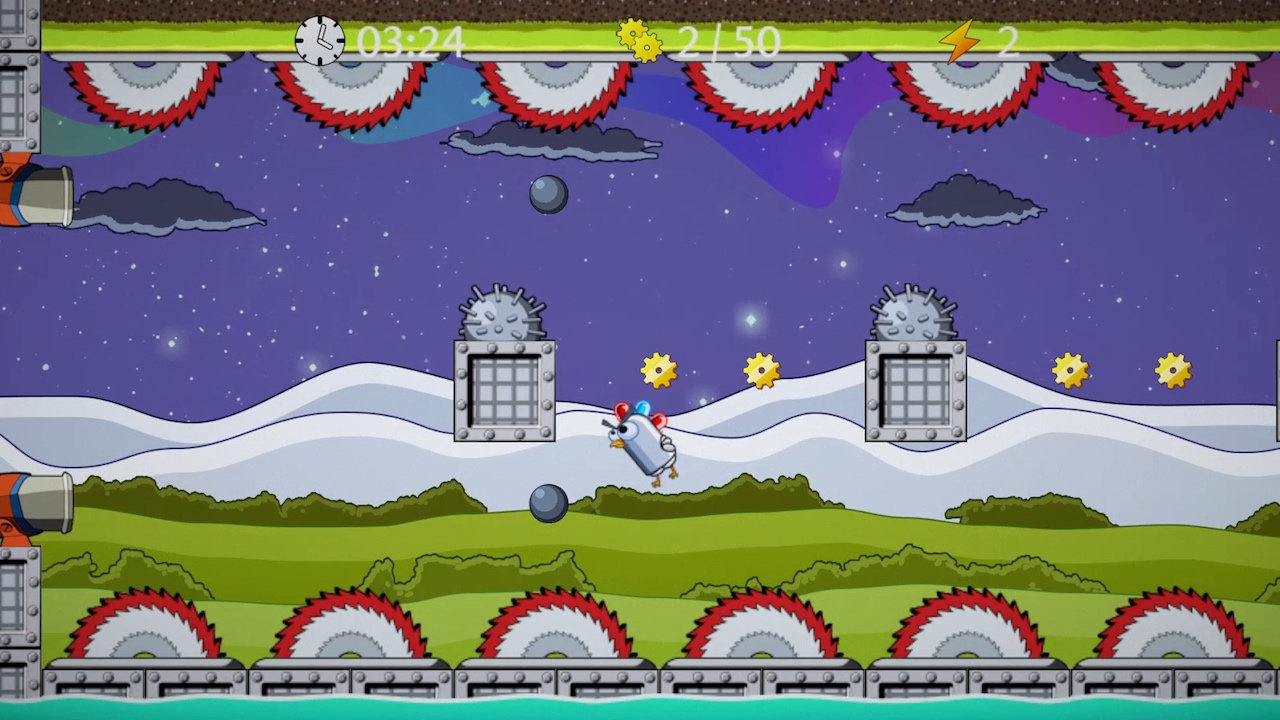
Task: Click the gear between the two metal crates
Action: click(x=762, y=370)
